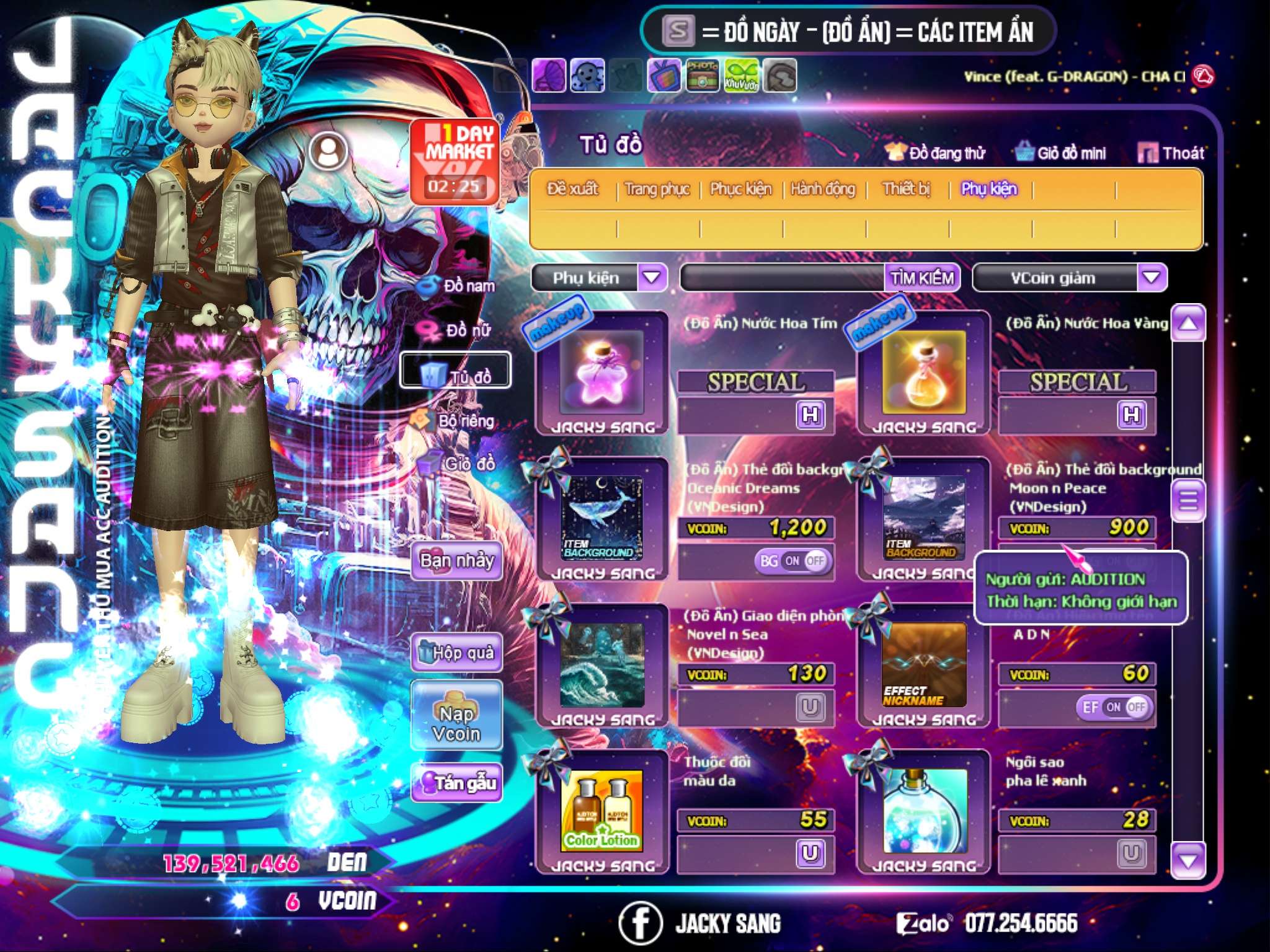Show Đồ đang thử items
This screenshot has width=1270, height=952.
point(935,152)
